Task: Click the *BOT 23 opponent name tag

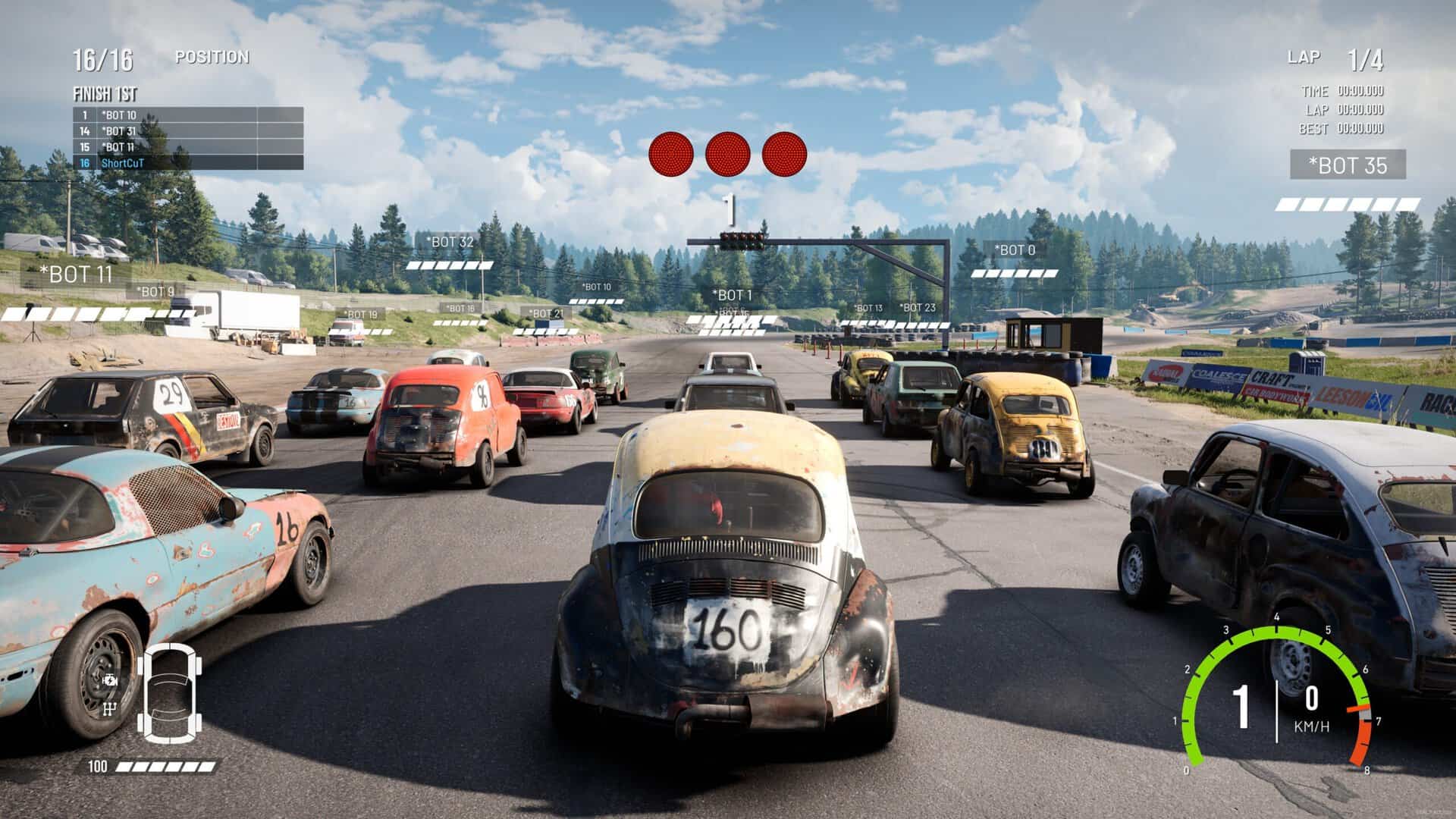Action: (x=918, y=308)
